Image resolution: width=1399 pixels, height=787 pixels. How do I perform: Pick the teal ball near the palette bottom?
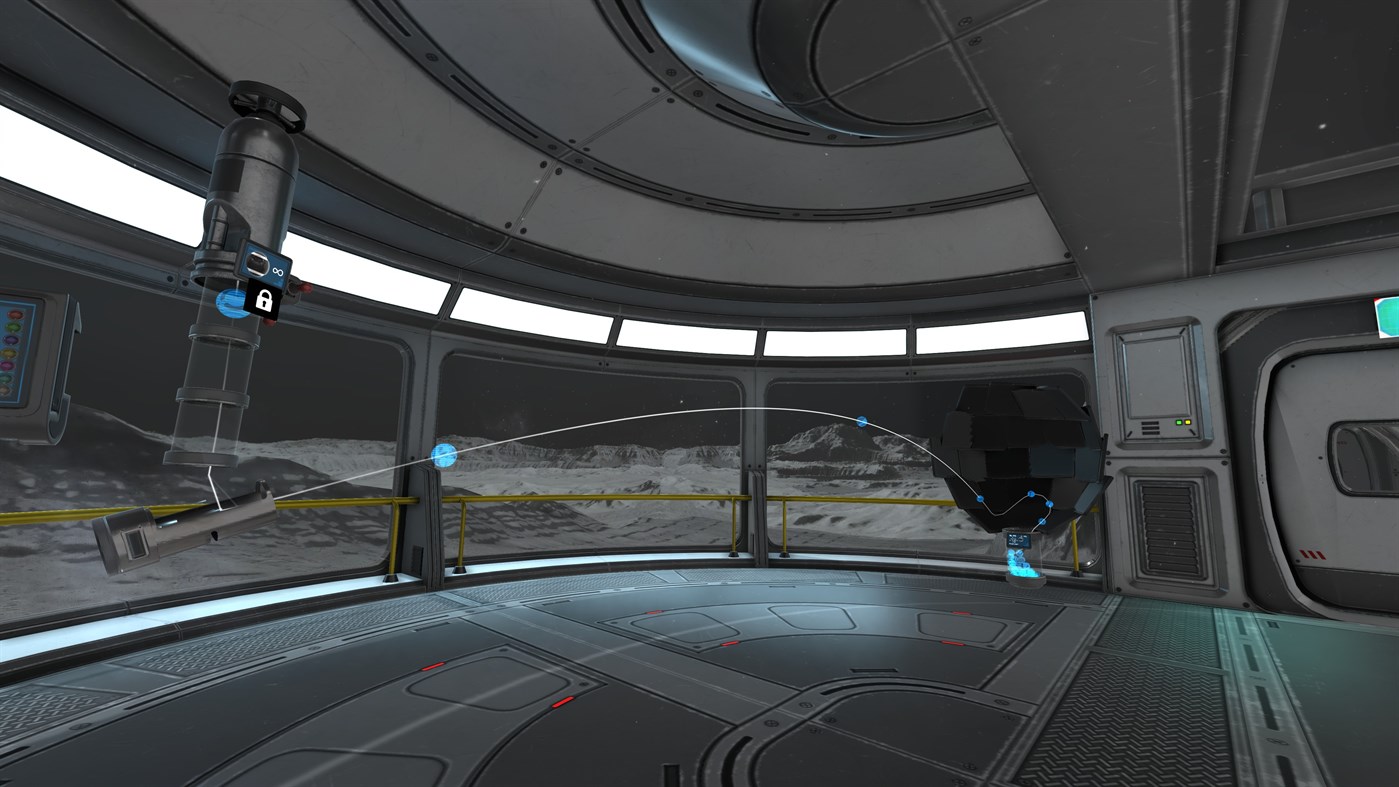(4, 378)
